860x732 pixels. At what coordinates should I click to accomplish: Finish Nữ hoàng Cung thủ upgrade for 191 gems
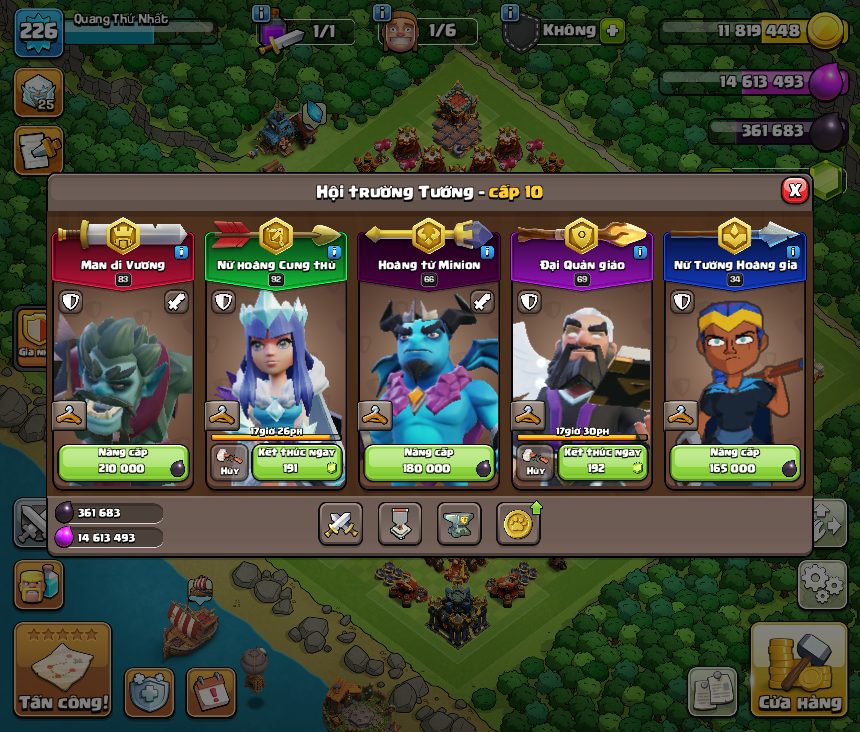click(x=296, y=462)
